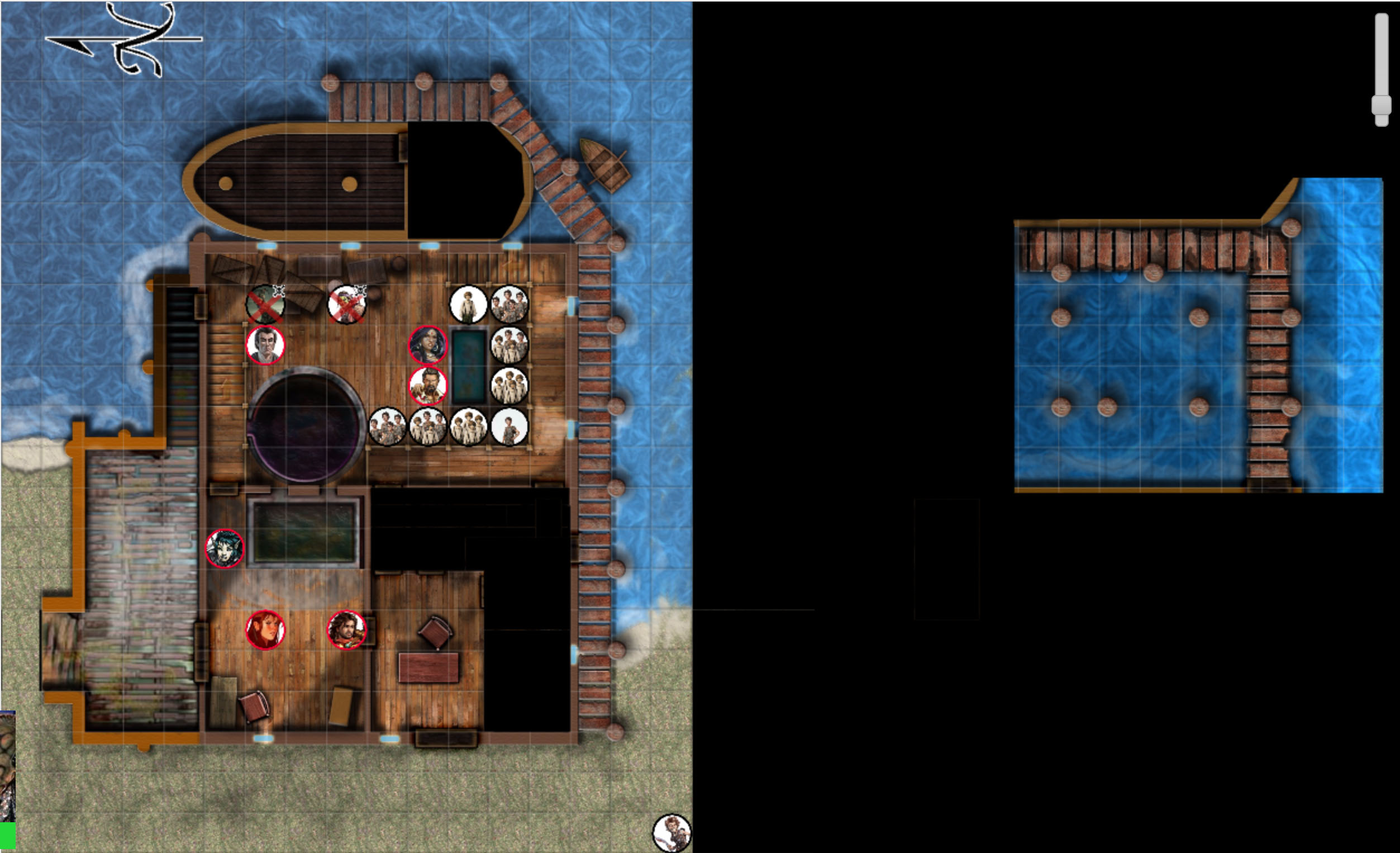Pick the teal-haired elf token

click(225, 548)
